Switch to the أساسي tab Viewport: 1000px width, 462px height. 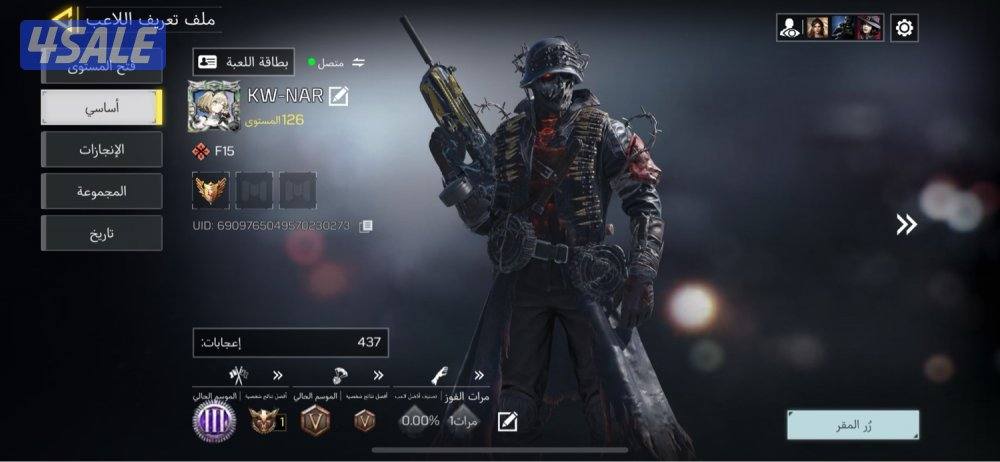point(101,108)
